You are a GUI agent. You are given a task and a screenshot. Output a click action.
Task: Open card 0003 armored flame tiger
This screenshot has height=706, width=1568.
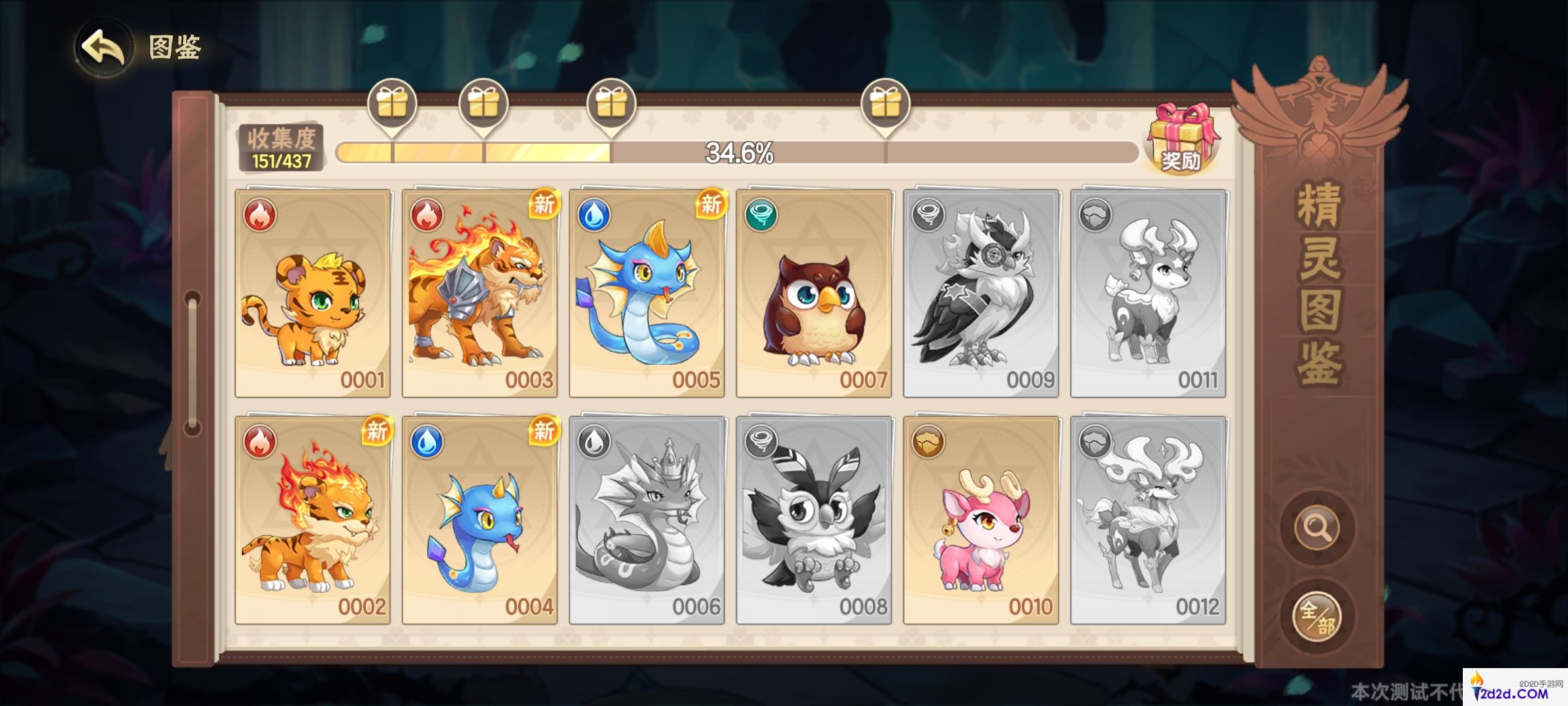(480, 294)
